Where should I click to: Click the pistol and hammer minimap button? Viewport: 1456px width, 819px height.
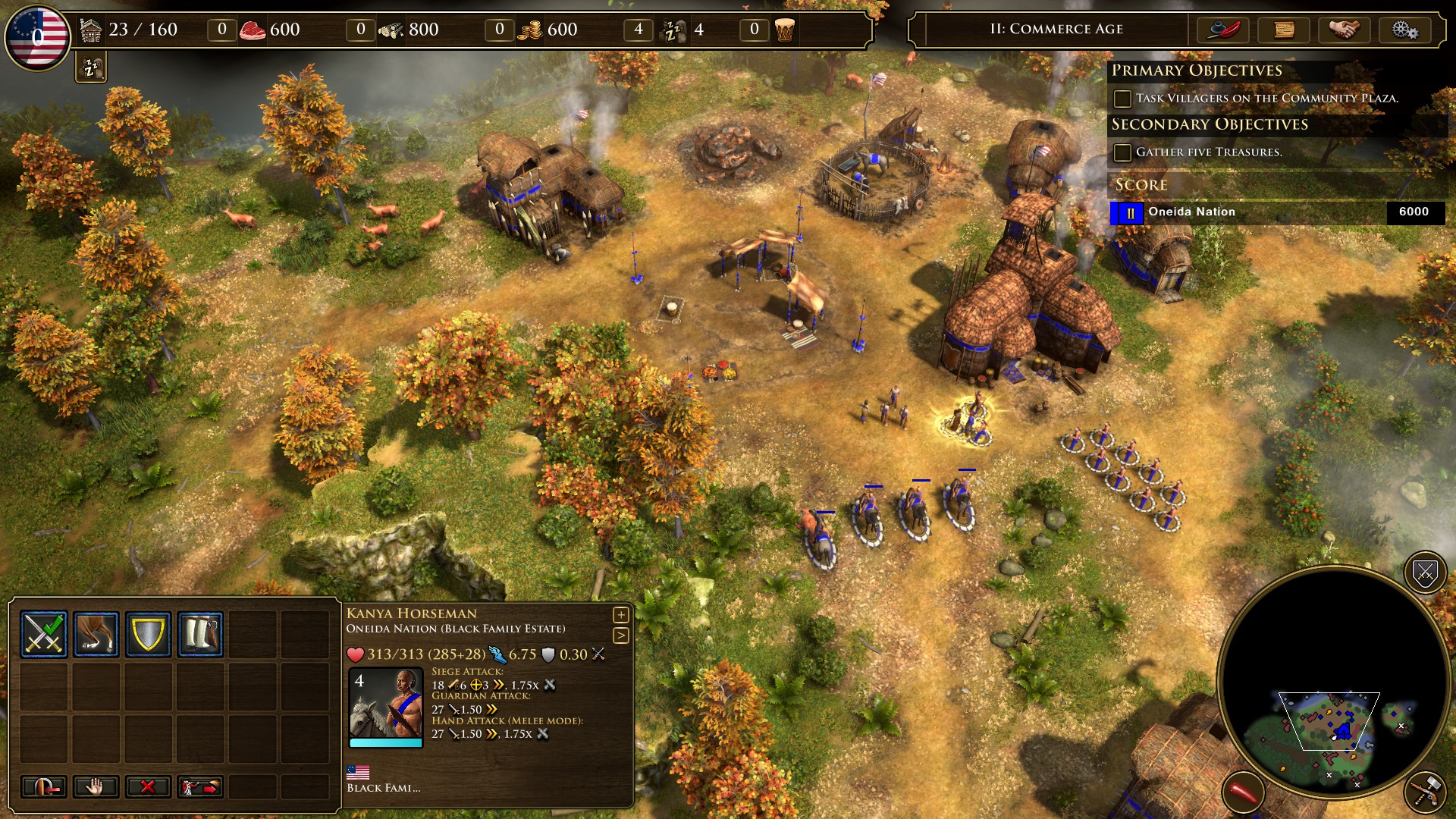coord(1426,792)
